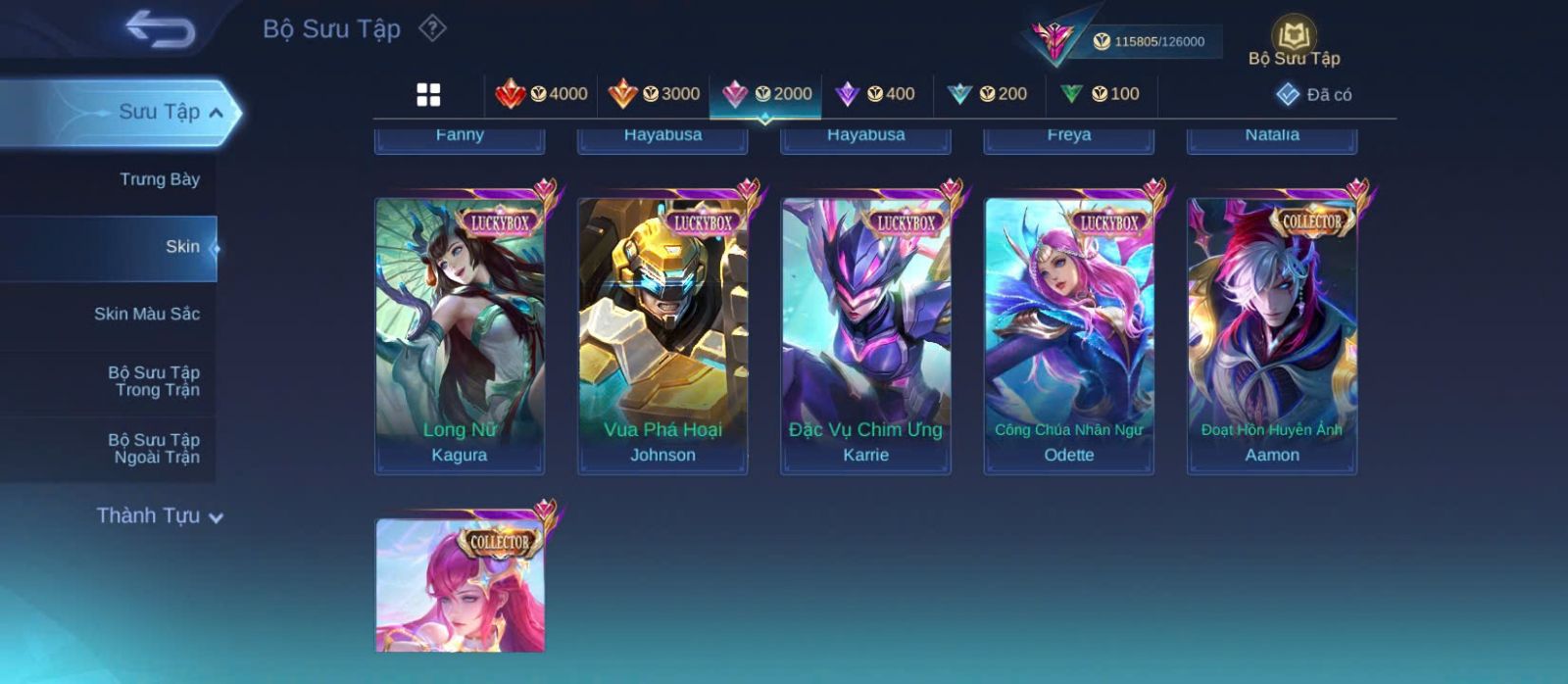Viewport: 1568px width, 684px height.
Task: Open the Skin Màu Sắc section
Action: (147, 314)
